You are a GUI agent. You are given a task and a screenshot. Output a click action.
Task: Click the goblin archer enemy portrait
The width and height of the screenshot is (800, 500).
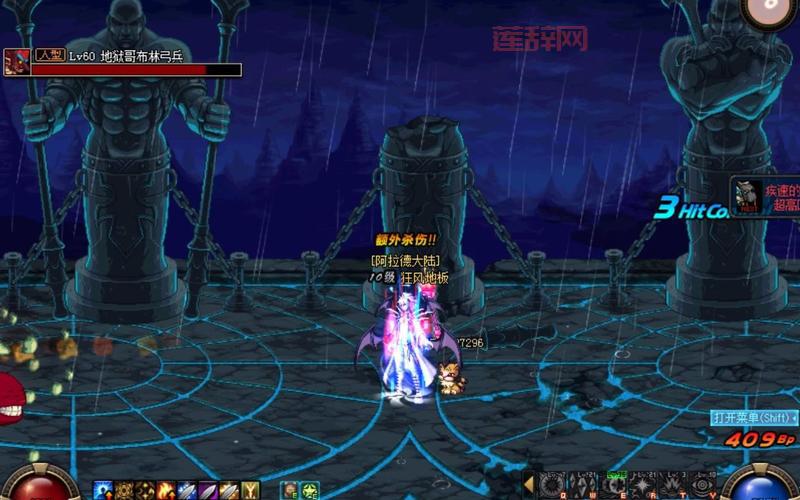[x=17, y=62]
